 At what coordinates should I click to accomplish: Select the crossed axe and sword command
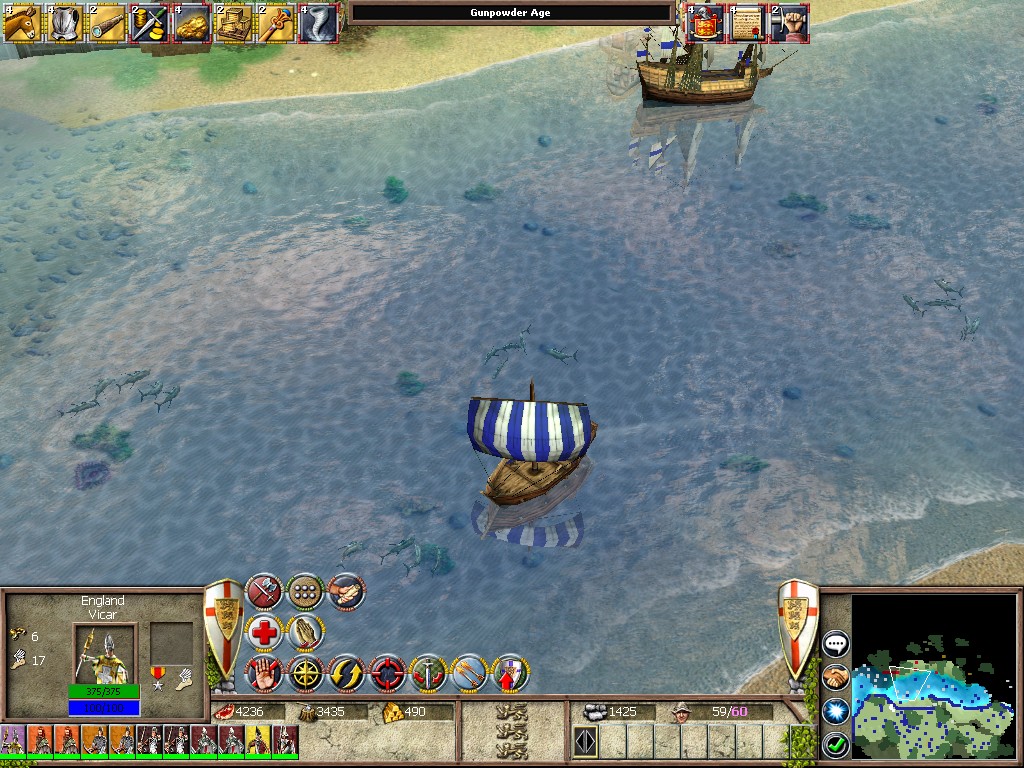[264, 592]
